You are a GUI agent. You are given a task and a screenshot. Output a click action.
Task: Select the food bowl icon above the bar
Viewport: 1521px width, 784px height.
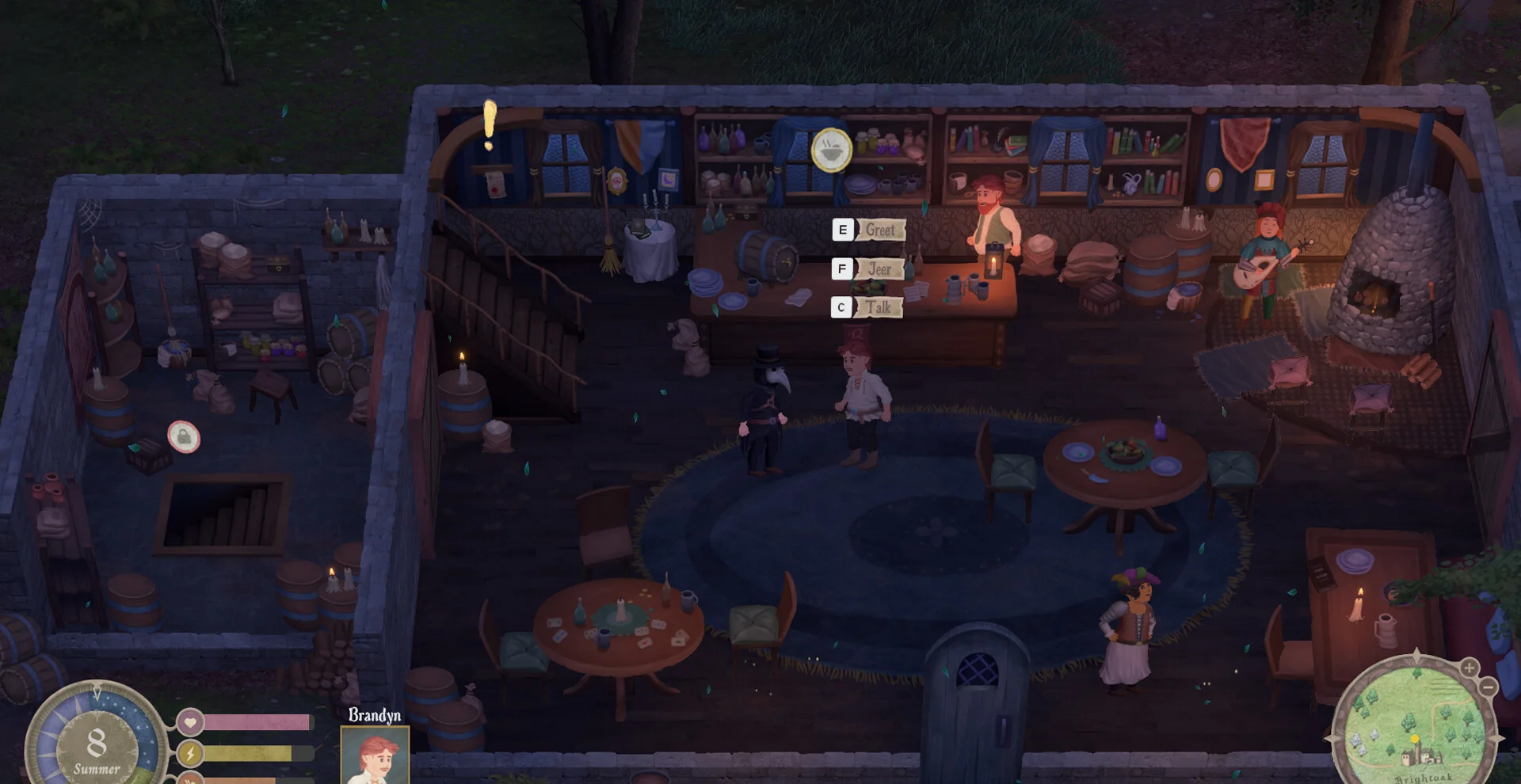(831, 150)
